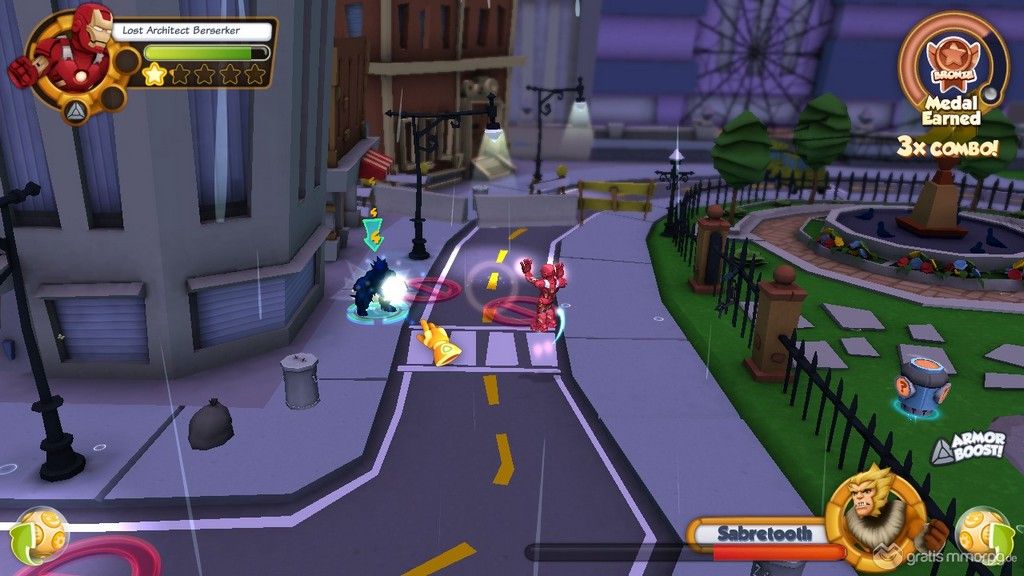Click the bottom-left coin orb with green arrow
The height and width of the screenshot is (576, 1024).
coord(40,534)
